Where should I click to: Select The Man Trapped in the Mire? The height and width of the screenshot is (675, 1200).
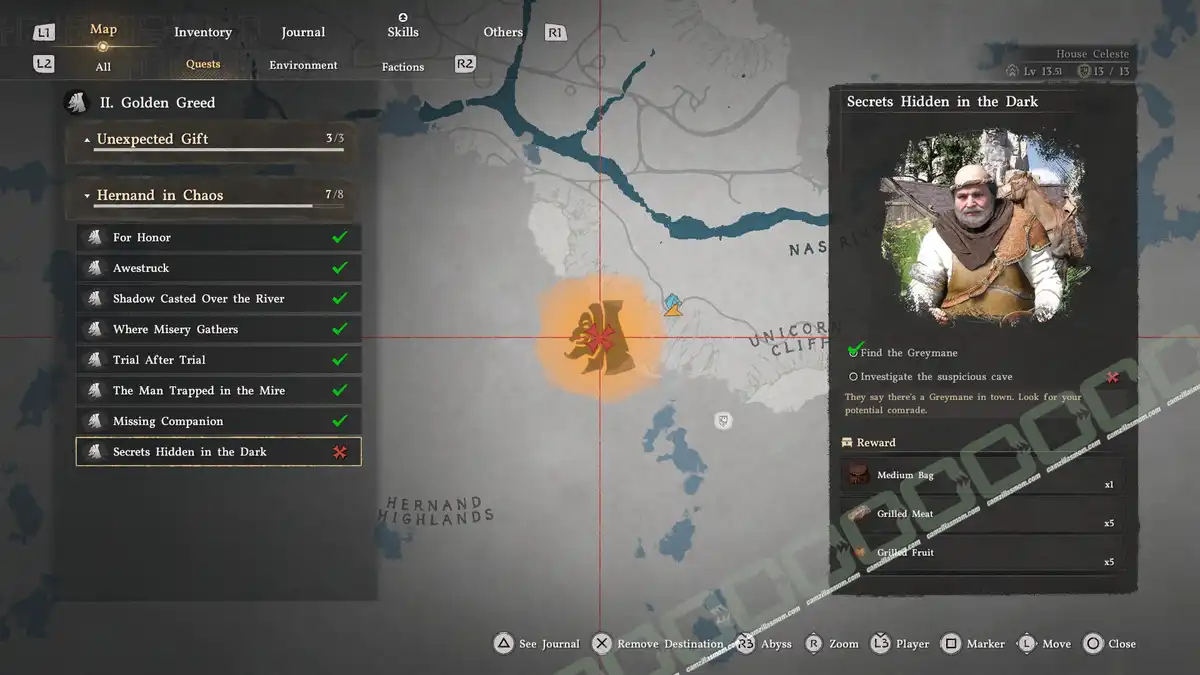click(218, 391)
